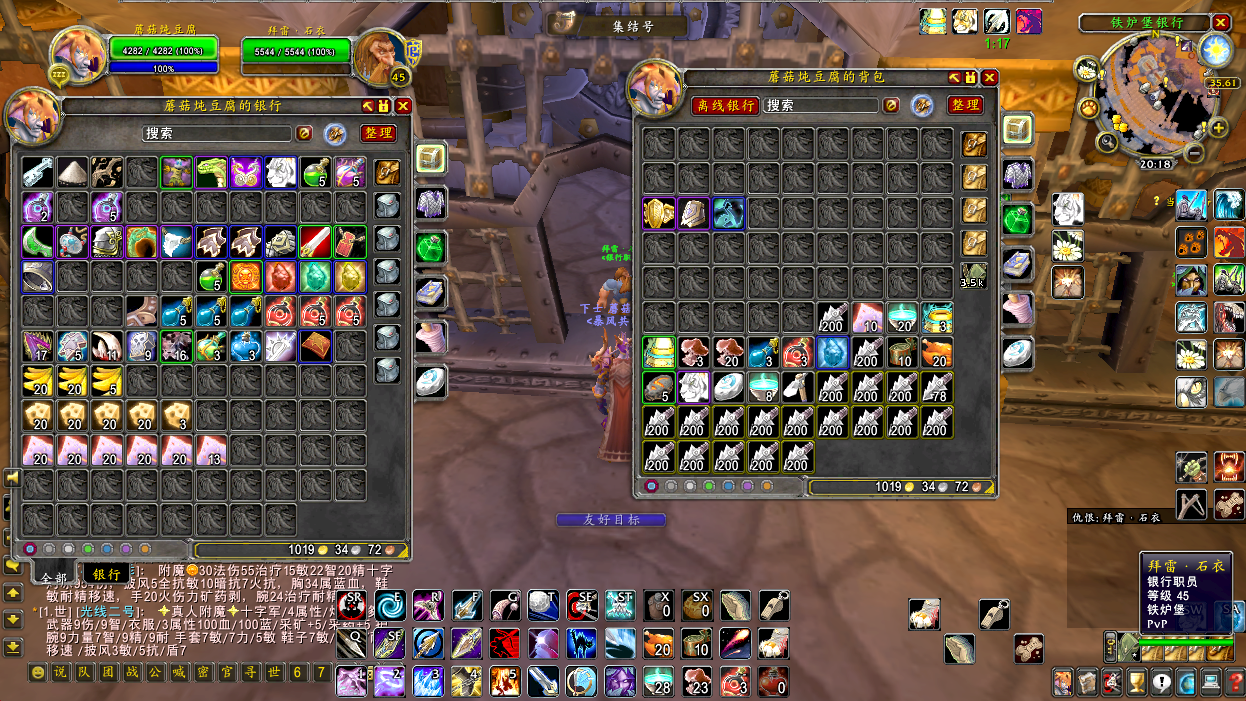Select the stack of 78 arrows in the backpack
Screen dimensions: 1246x701
coord(937,388)
